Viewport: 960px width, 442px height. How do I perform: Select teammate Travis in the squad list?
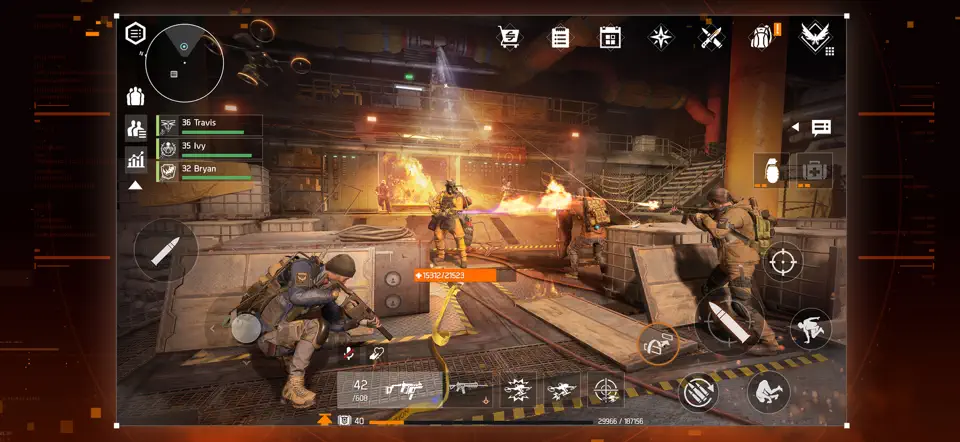(x=210, y=125)
